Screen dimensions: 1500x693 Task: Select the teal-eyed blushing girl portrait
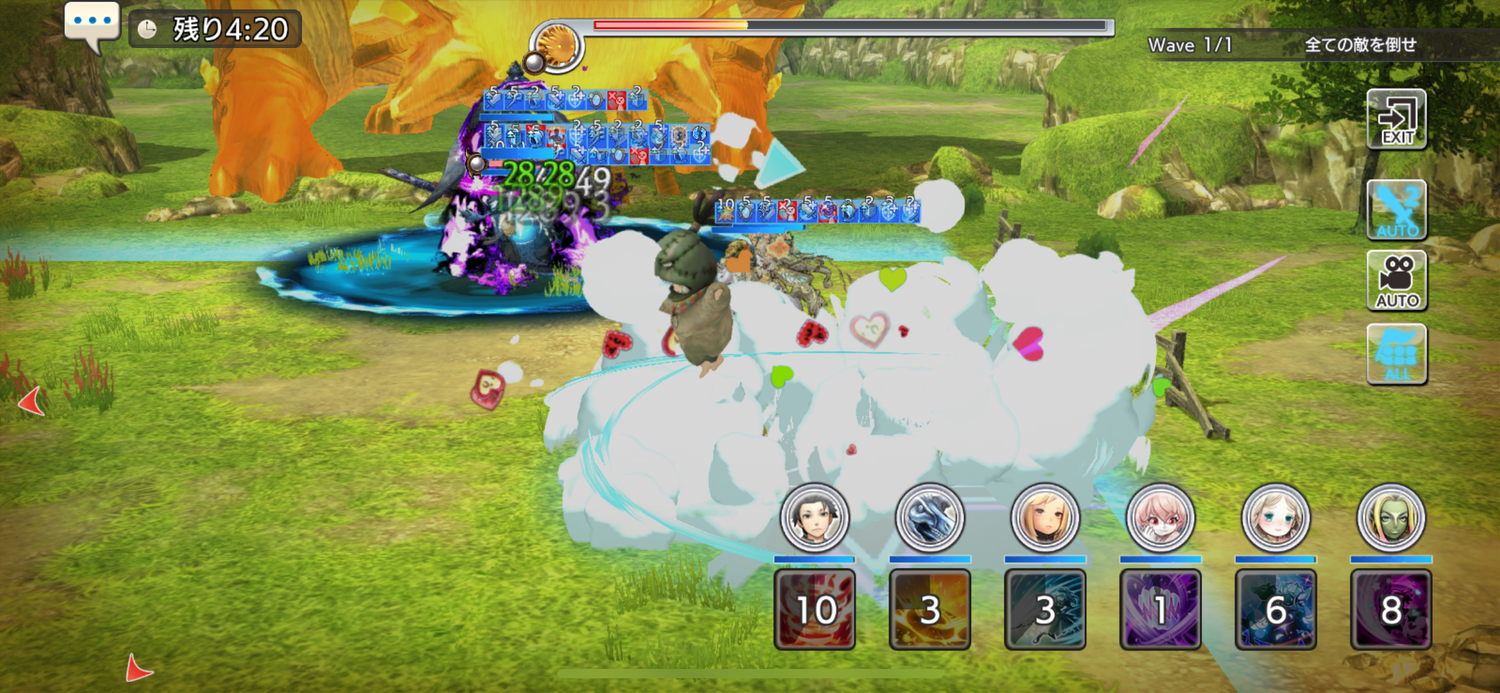coord(1276,518)
